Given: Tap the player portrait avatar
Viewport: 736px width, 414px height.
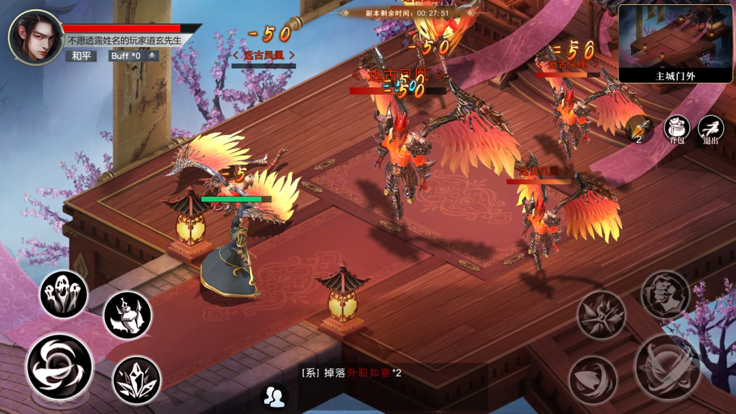Looking at the screenshot, I should [35, 36].
